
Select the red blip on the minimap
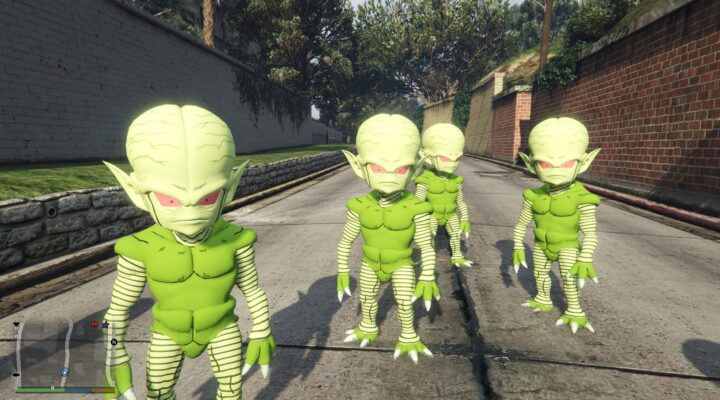tap(94, 324)
